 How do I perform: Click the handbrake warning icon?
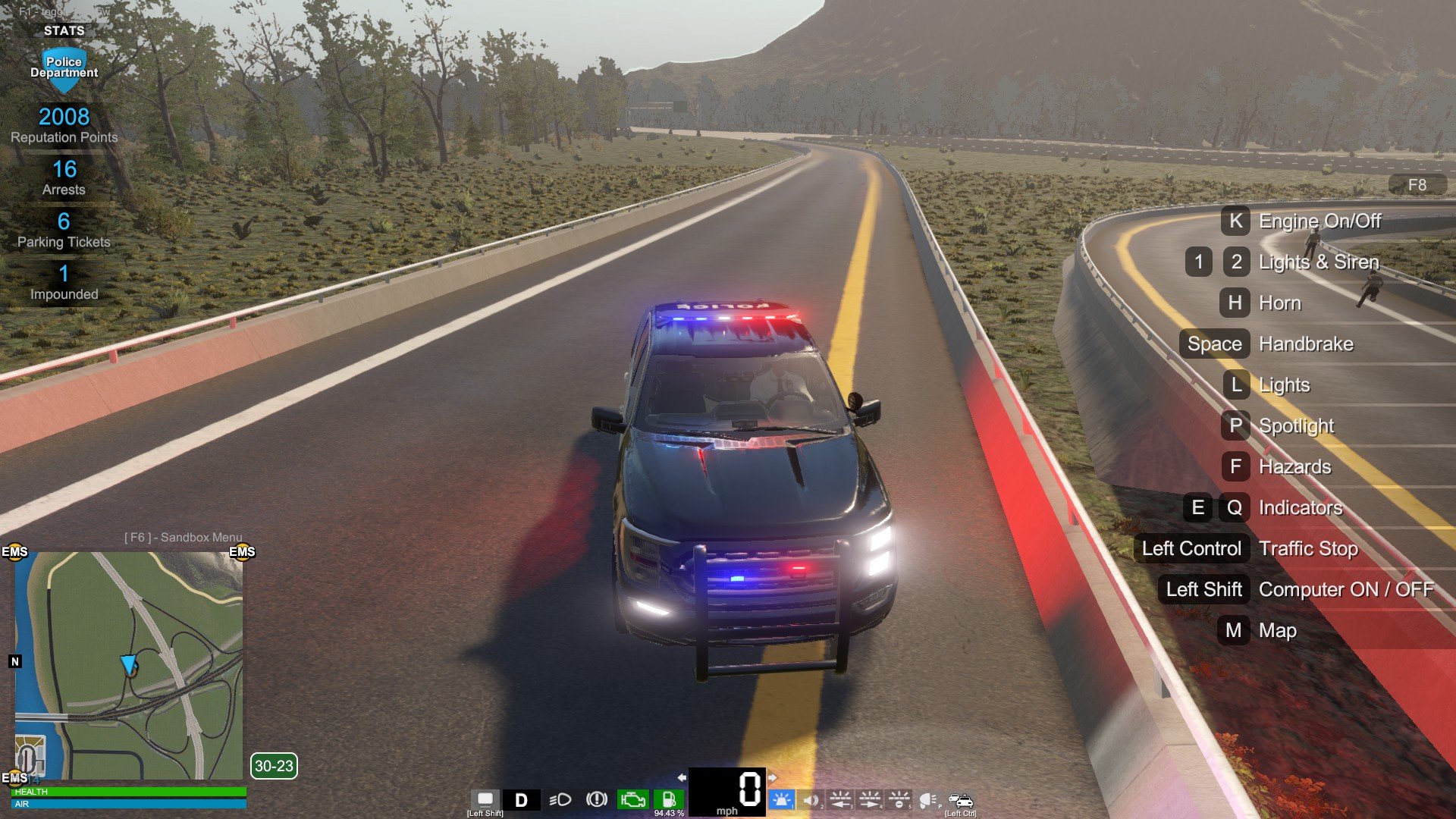pyautogui.click(x=597, y=799)
